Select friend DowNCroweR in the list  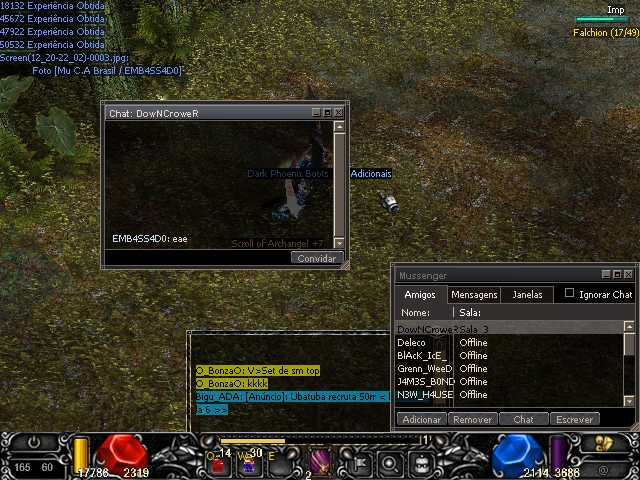coord(426,329)
